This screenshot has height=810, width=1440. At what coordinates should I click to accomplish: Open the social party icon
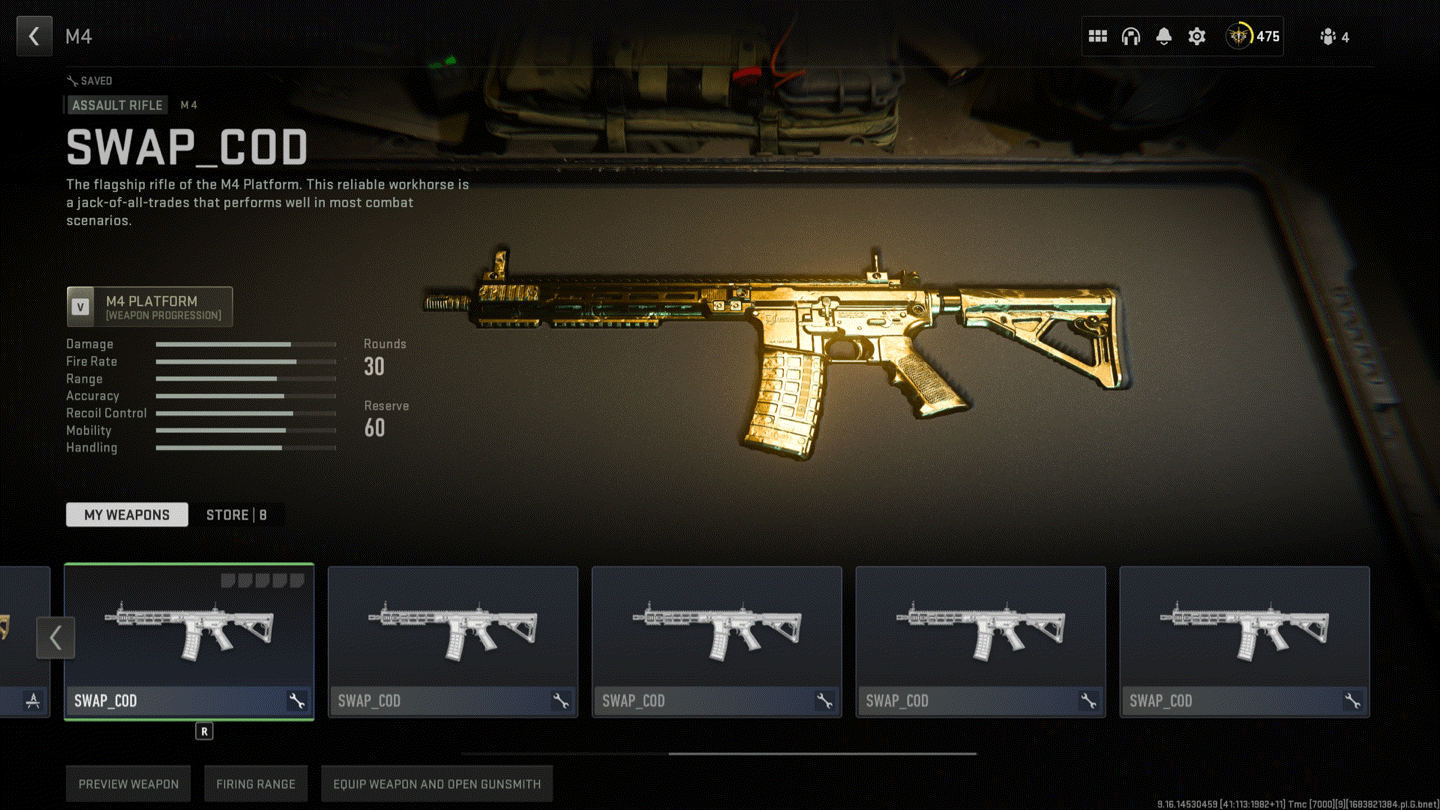click(x=1334, y=37)
